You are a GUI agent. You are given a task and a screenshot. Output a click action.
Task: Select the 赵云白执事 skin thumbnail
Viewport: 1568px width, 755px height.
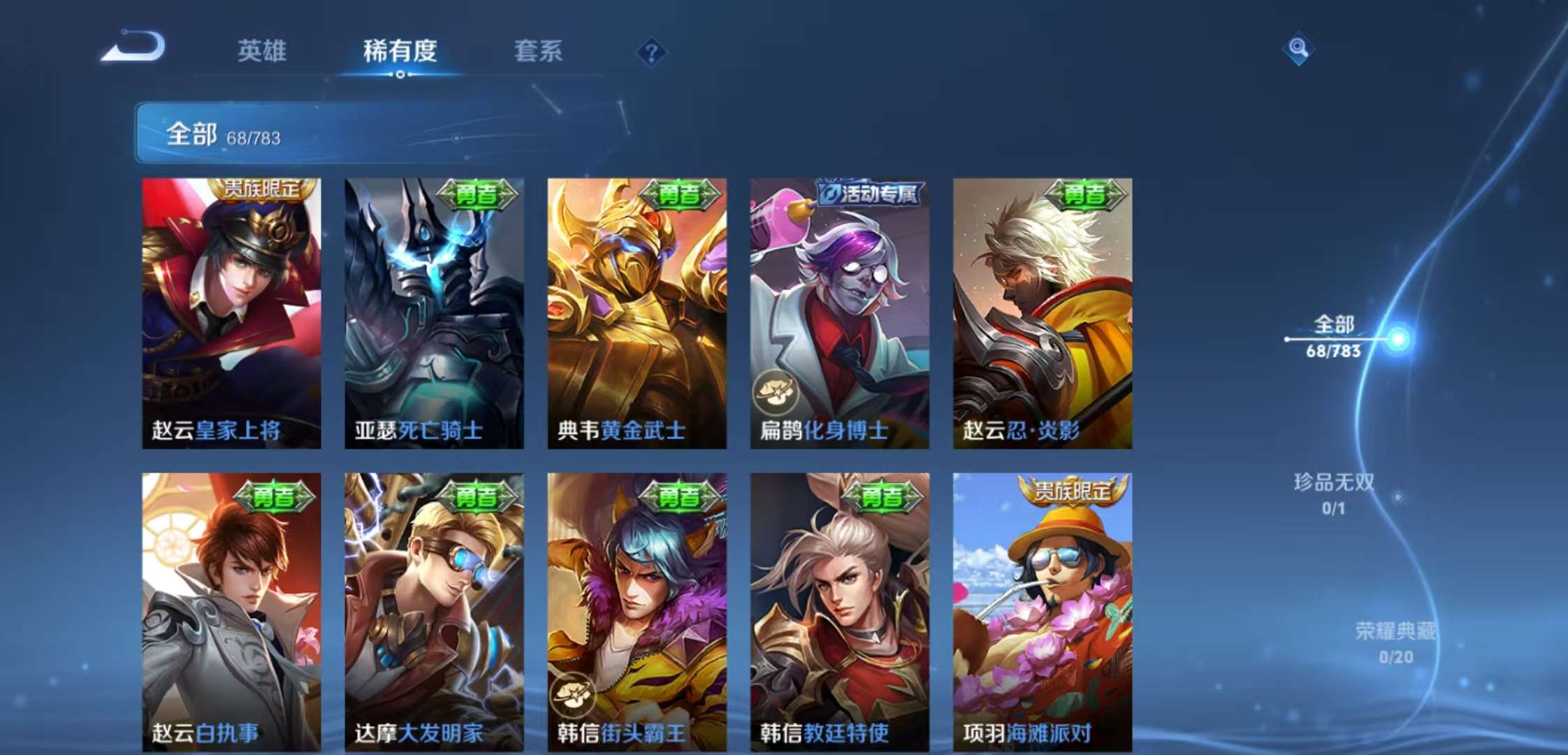[231, 601]
